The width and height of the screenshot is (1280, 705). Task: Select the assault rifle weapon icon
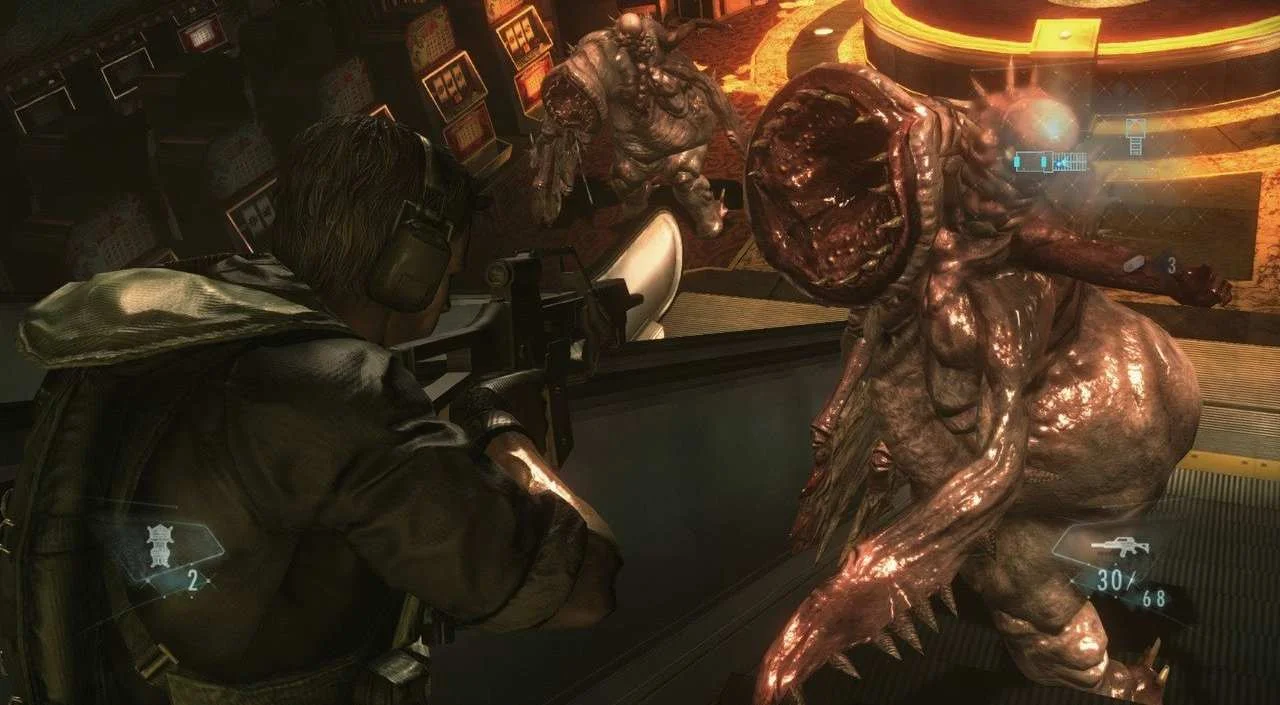(1120, 547)
